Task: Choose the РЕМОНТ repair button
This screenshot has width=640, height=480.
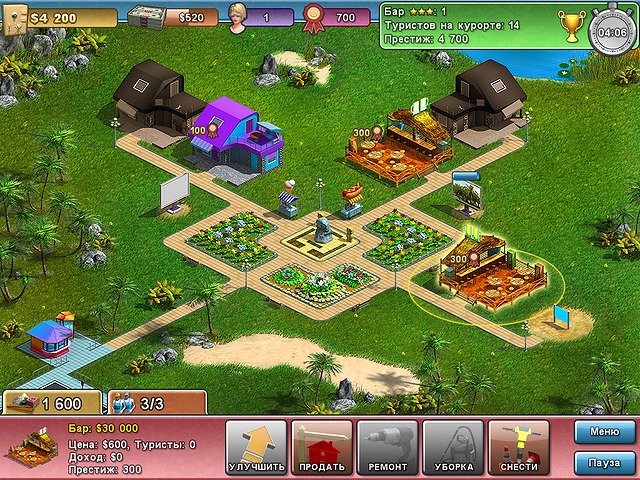Action: pyautogui.click(x=387, y=447)
